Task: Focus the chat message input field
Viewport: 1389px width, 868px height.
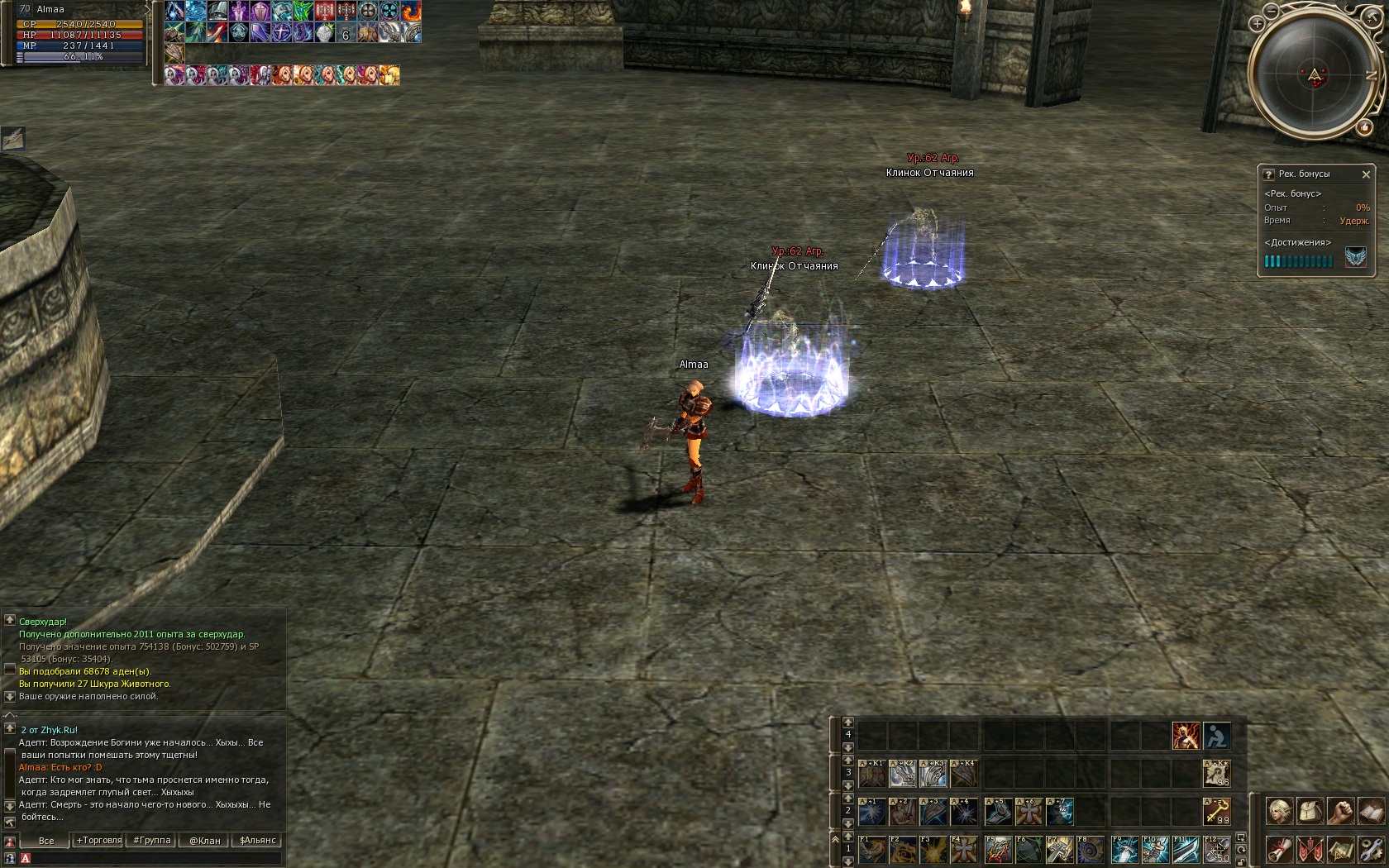Action: click(153, 859)
